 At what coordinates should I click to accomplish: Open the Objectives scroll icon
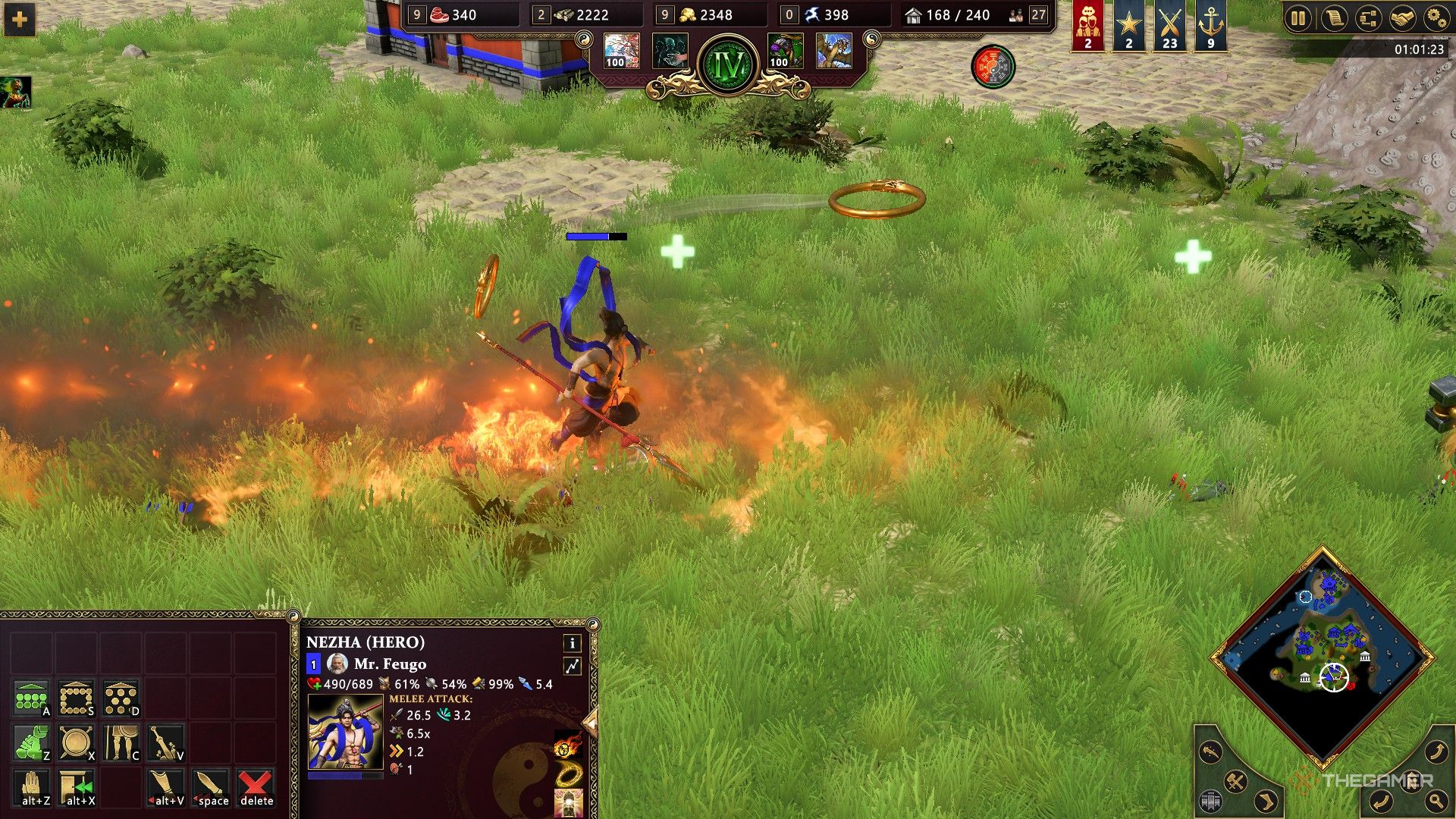[x=1335, y=17]
